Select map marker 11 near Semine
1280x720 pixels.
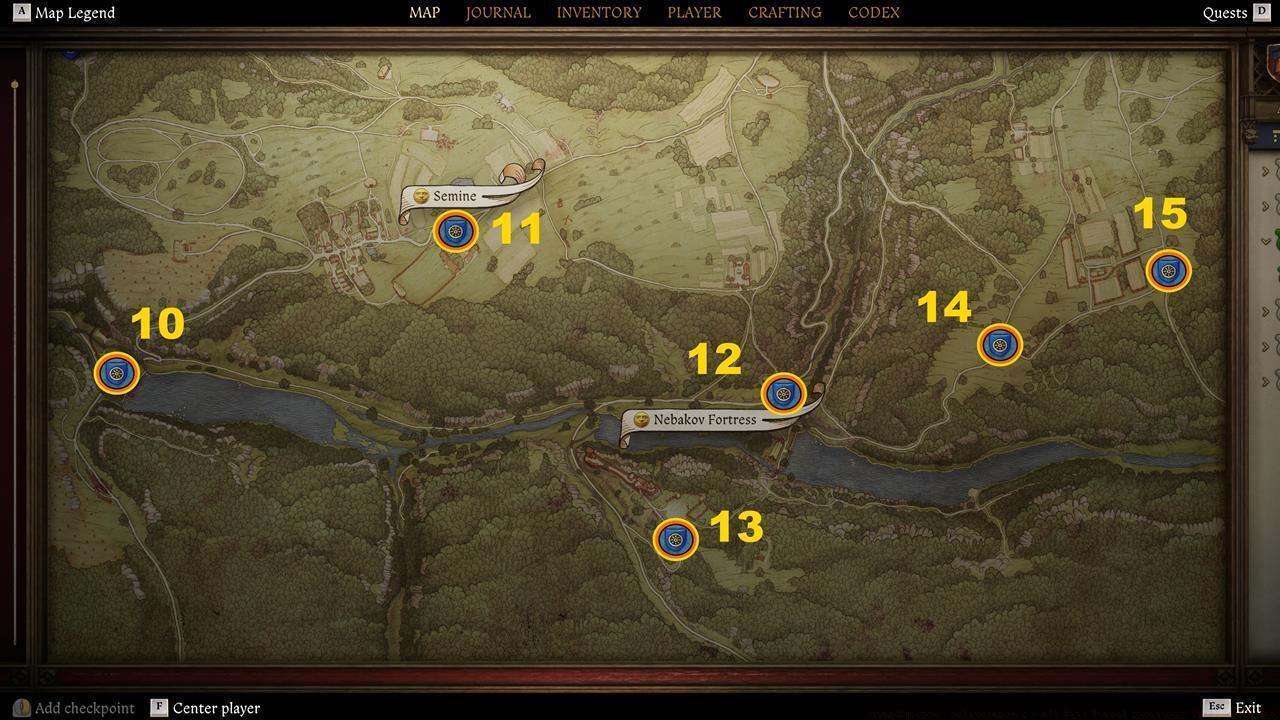(x=456, y=231)
